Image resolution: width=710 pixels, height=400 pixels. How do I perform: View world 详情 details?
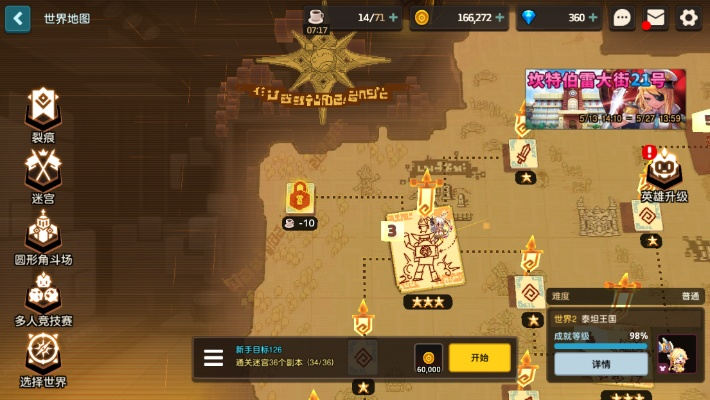pos(600,364)
